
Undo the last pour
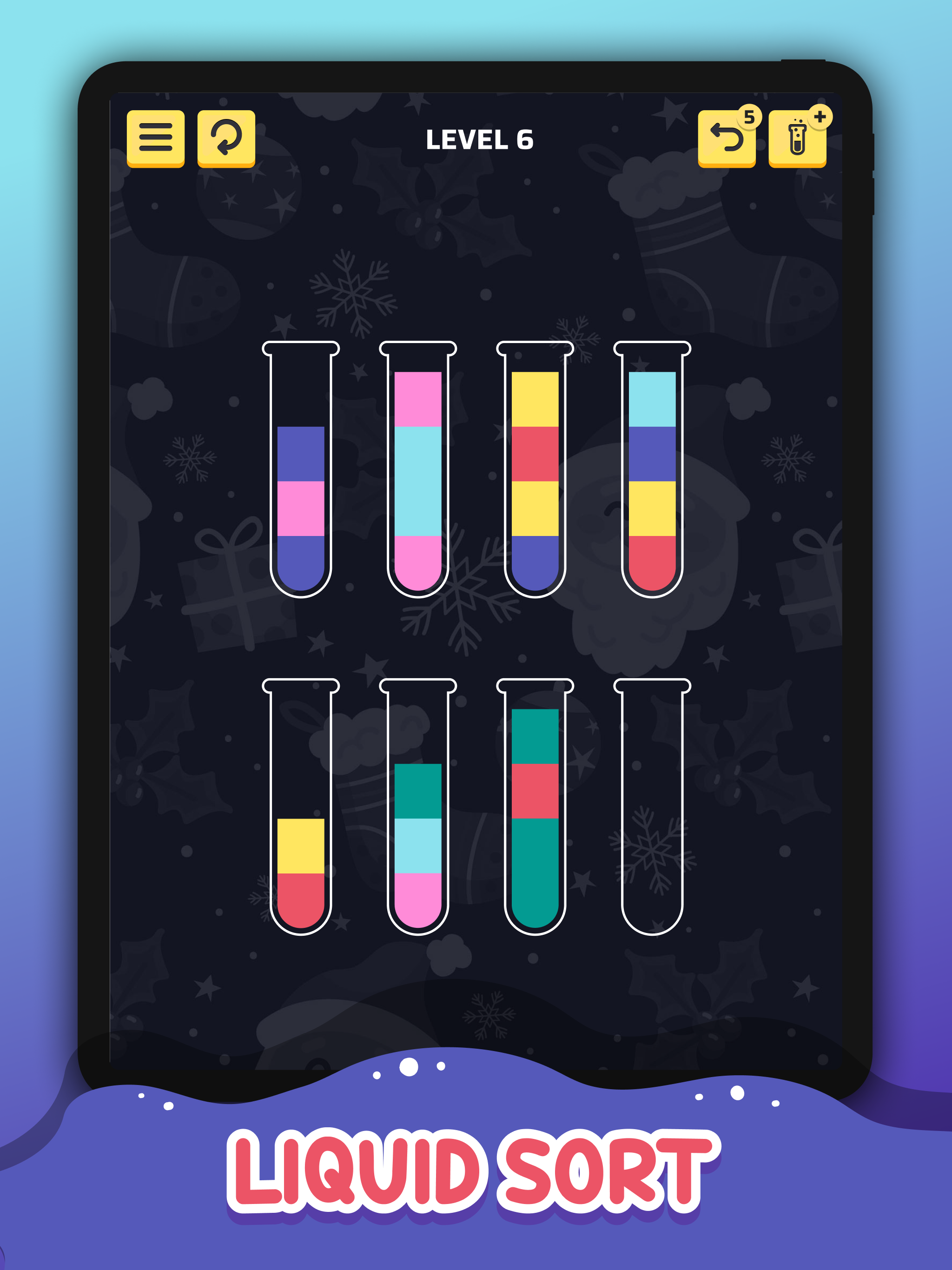pos(727,139)
